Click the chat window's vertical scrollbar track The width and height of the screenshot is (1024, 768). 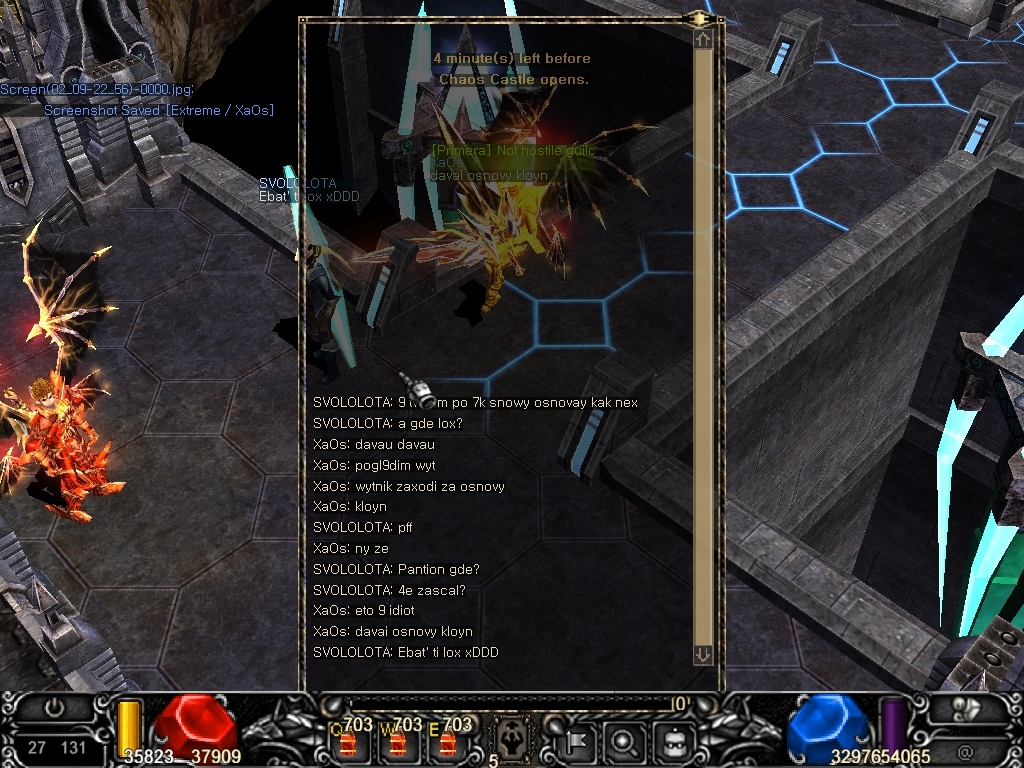point(703,340)
